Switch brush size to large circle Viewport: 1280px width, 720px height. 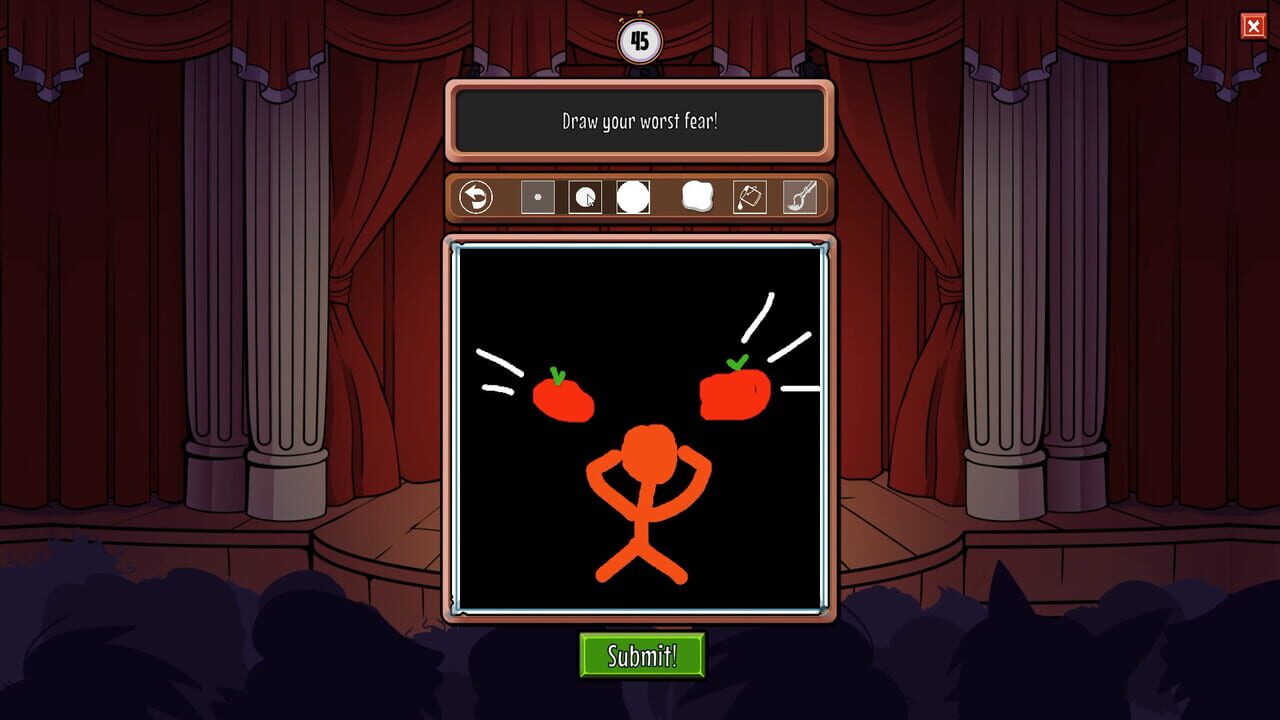click(x=630, y=197)
